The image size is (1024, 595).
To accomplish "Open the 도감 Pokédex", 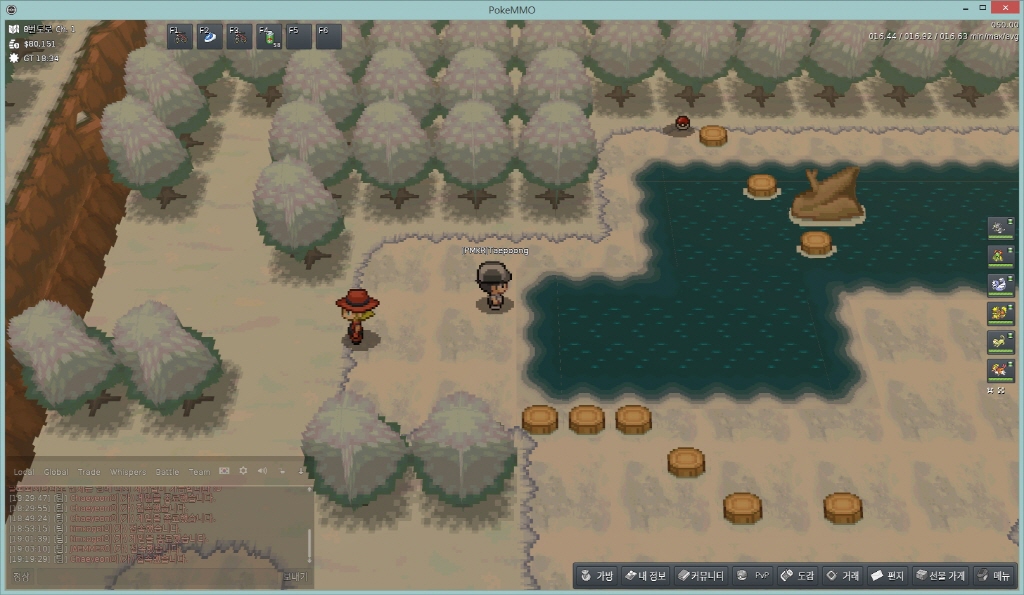I will coord(797,576).
